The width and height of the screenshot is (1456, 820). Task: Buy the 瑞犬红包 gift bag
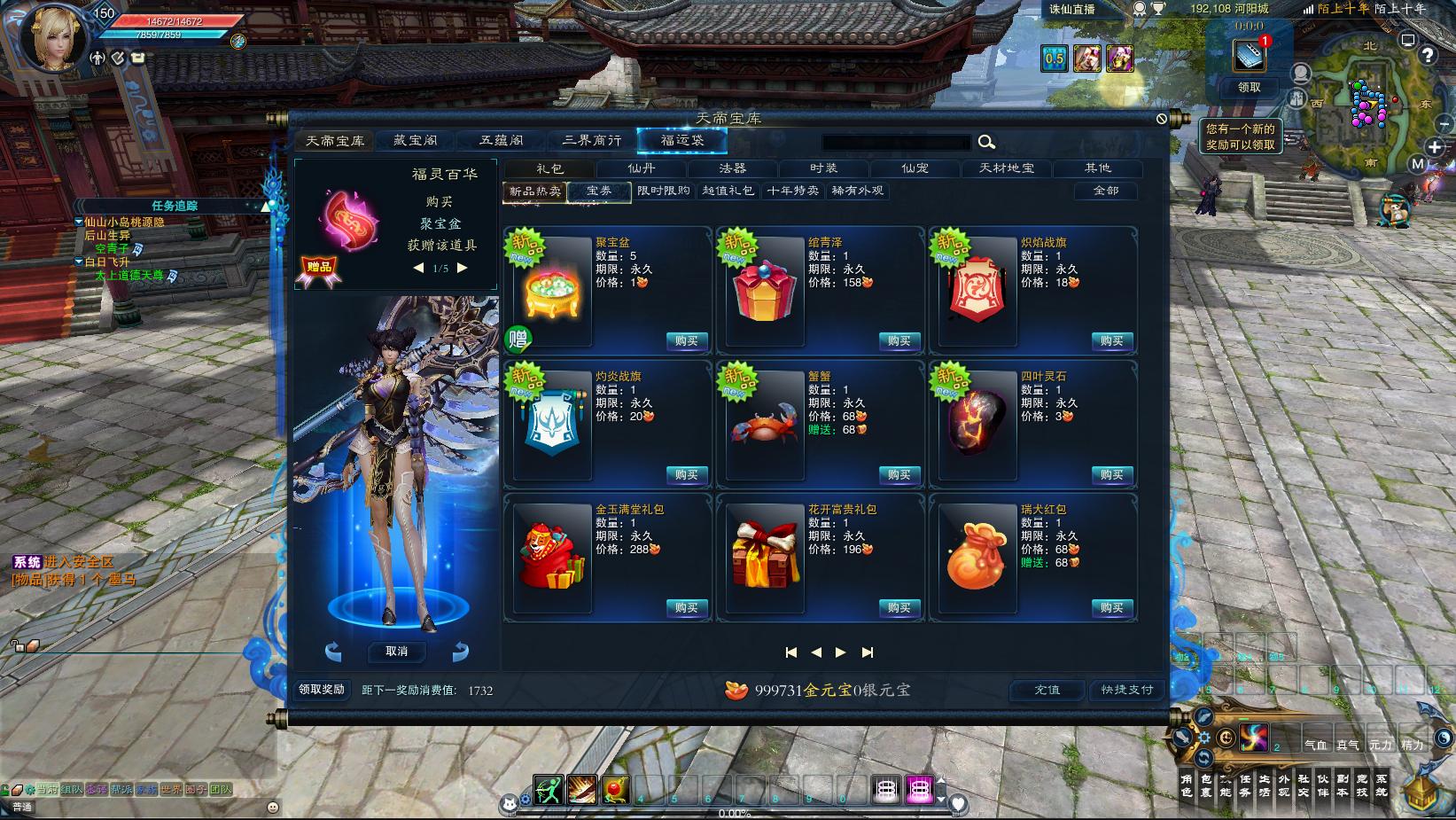[x=1111, y=608]
